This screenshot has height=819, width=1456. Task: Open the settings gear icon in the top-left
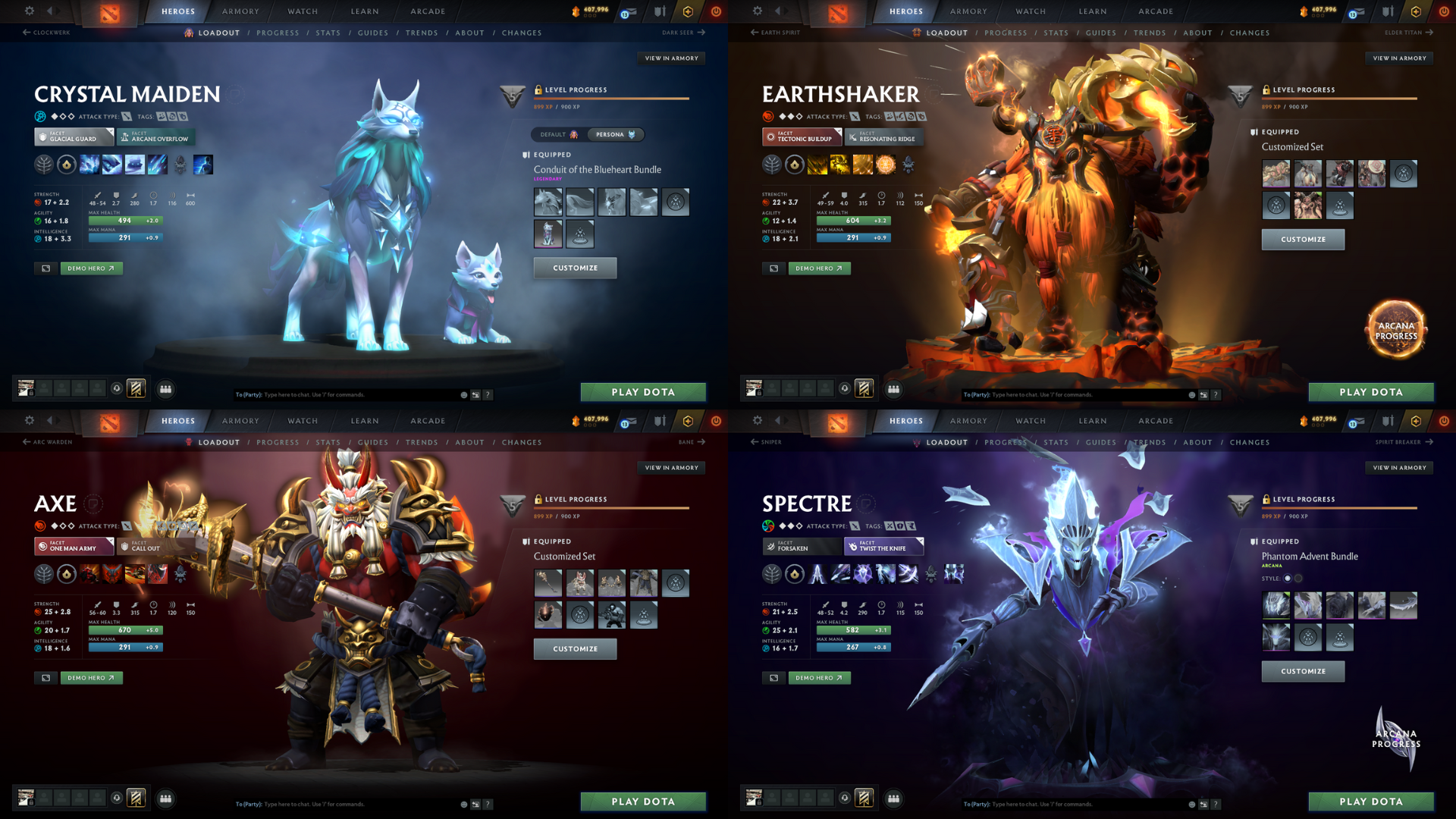29,11
